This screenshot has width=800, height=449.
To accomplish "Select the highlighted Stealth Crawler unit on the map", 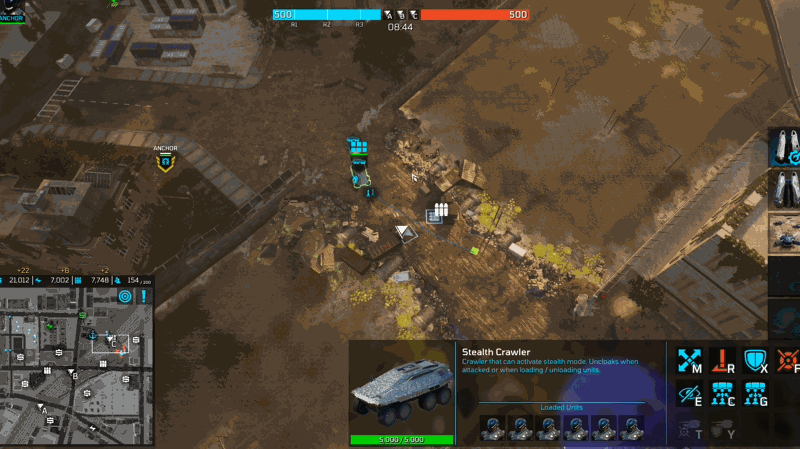I will tap(360, 173).
